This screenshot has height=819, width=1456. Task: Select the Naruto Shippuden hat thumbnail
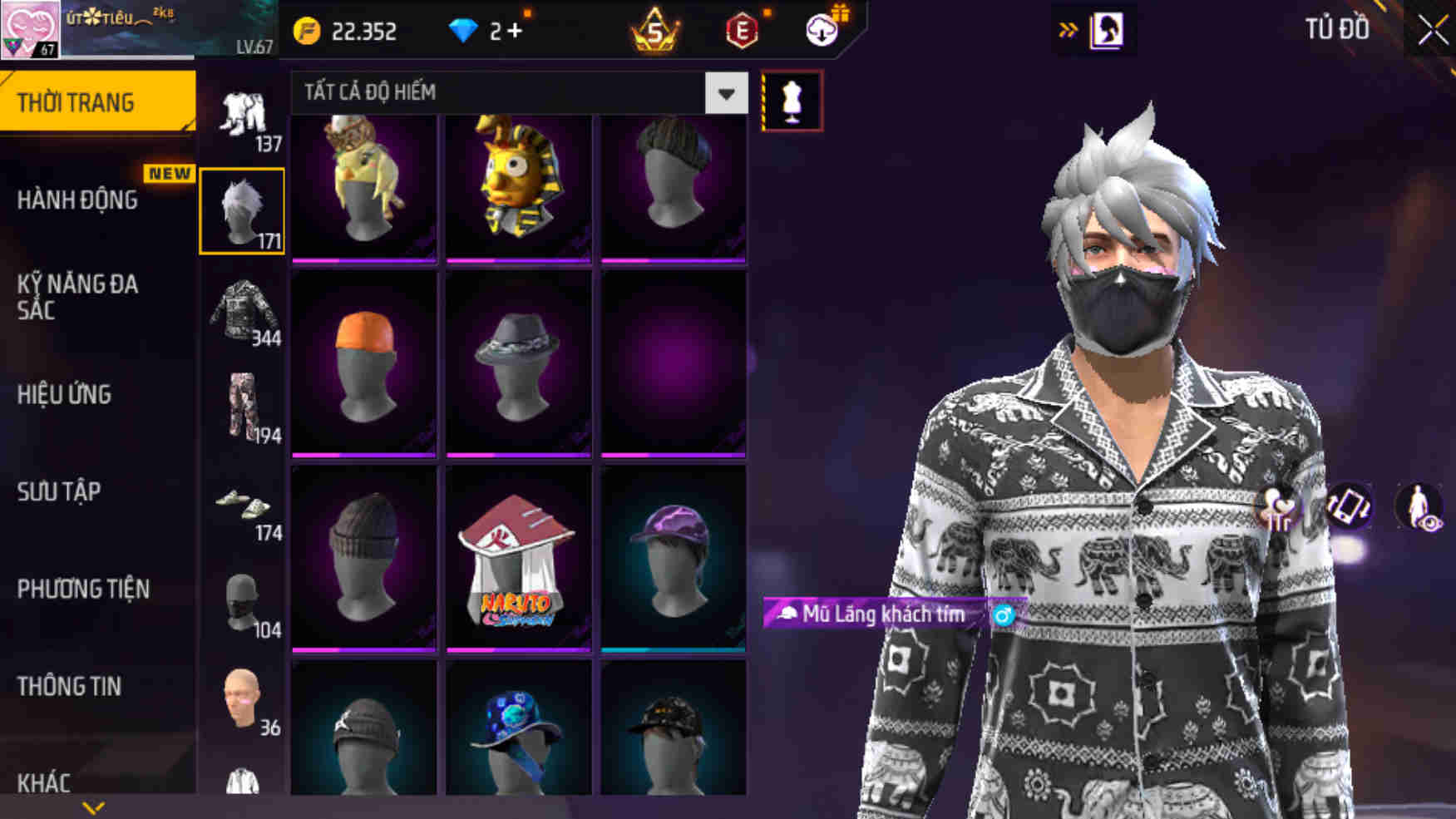tap(517, 557)
